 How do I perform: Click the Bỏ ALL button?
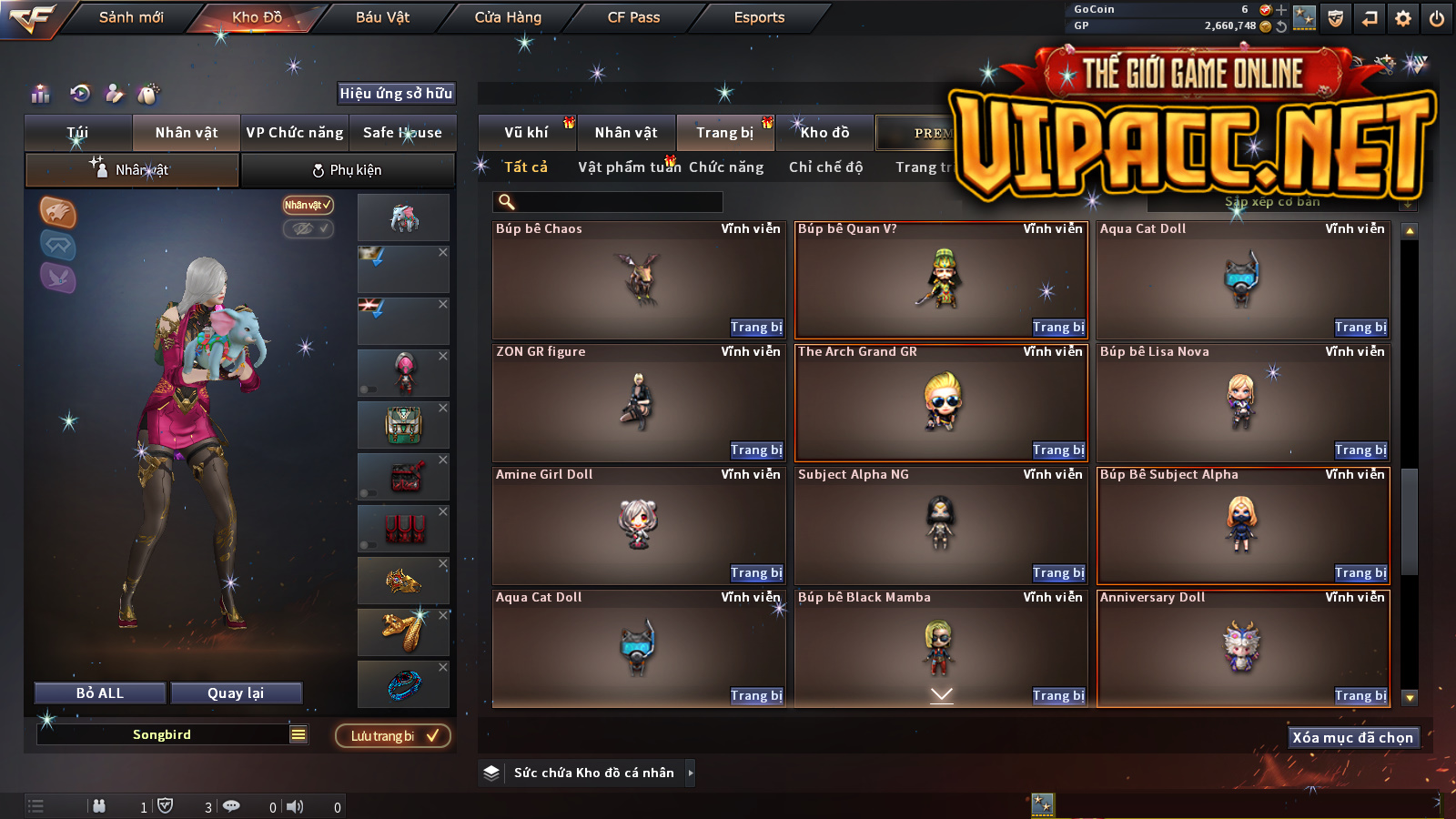pyautogui.click(x=100, y=693)
